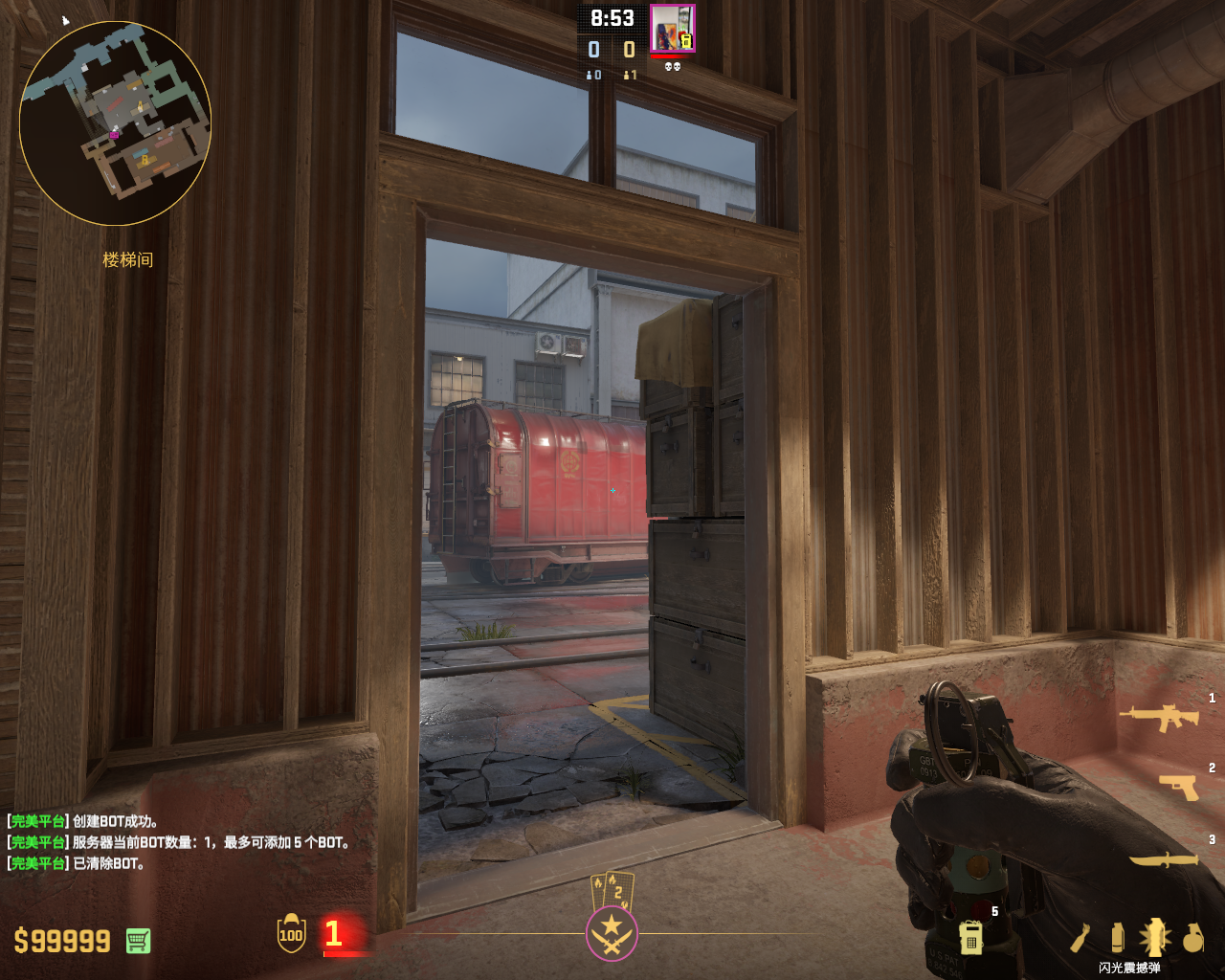Select the highlighted flashbang grenade icon
Screen dimensions: 1225x980
[x=1154, y=937]
